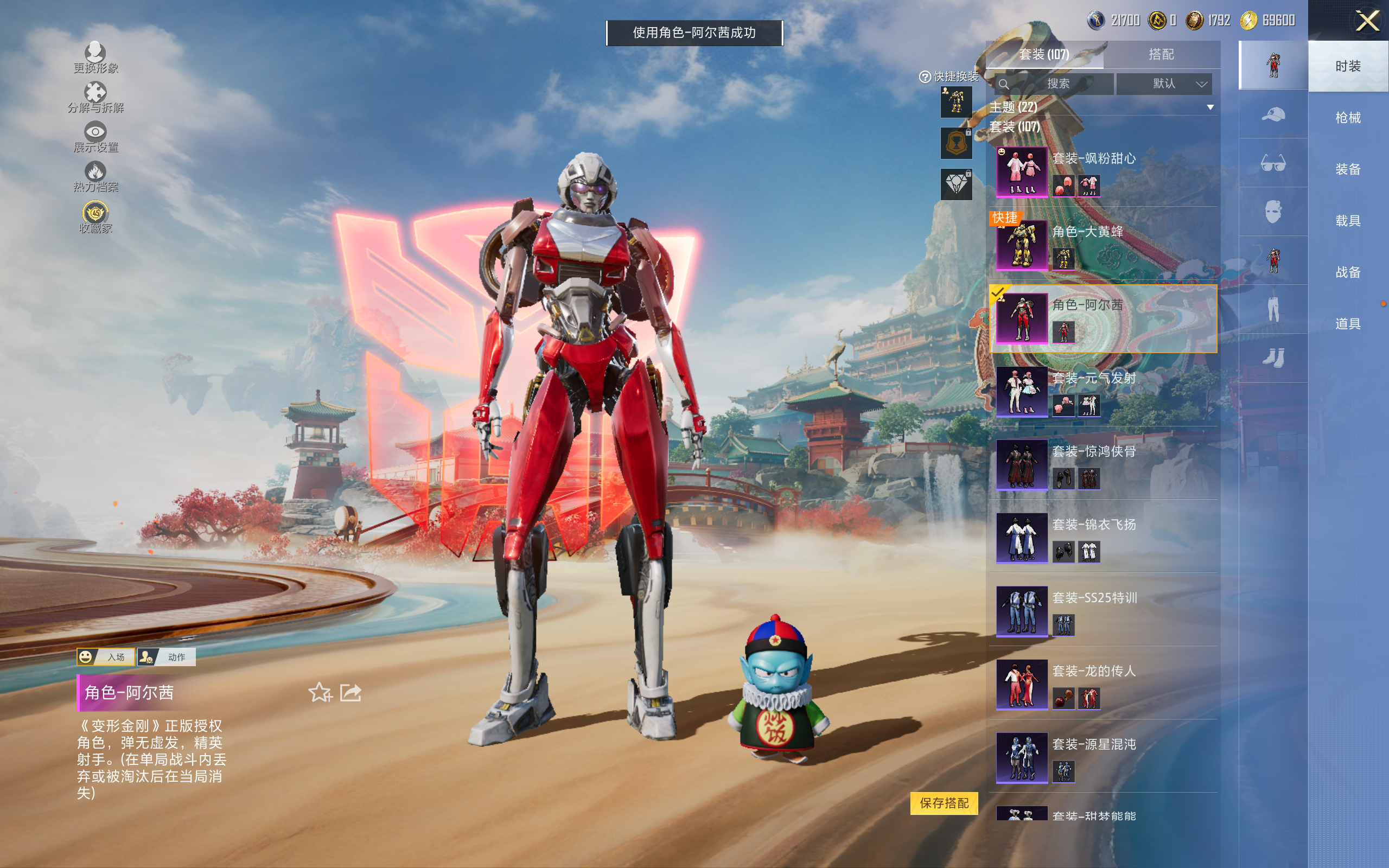The height and width of the screenshot is (868, 1389).
Task: Open the 枪械 weapons category
Action: 1348,118
